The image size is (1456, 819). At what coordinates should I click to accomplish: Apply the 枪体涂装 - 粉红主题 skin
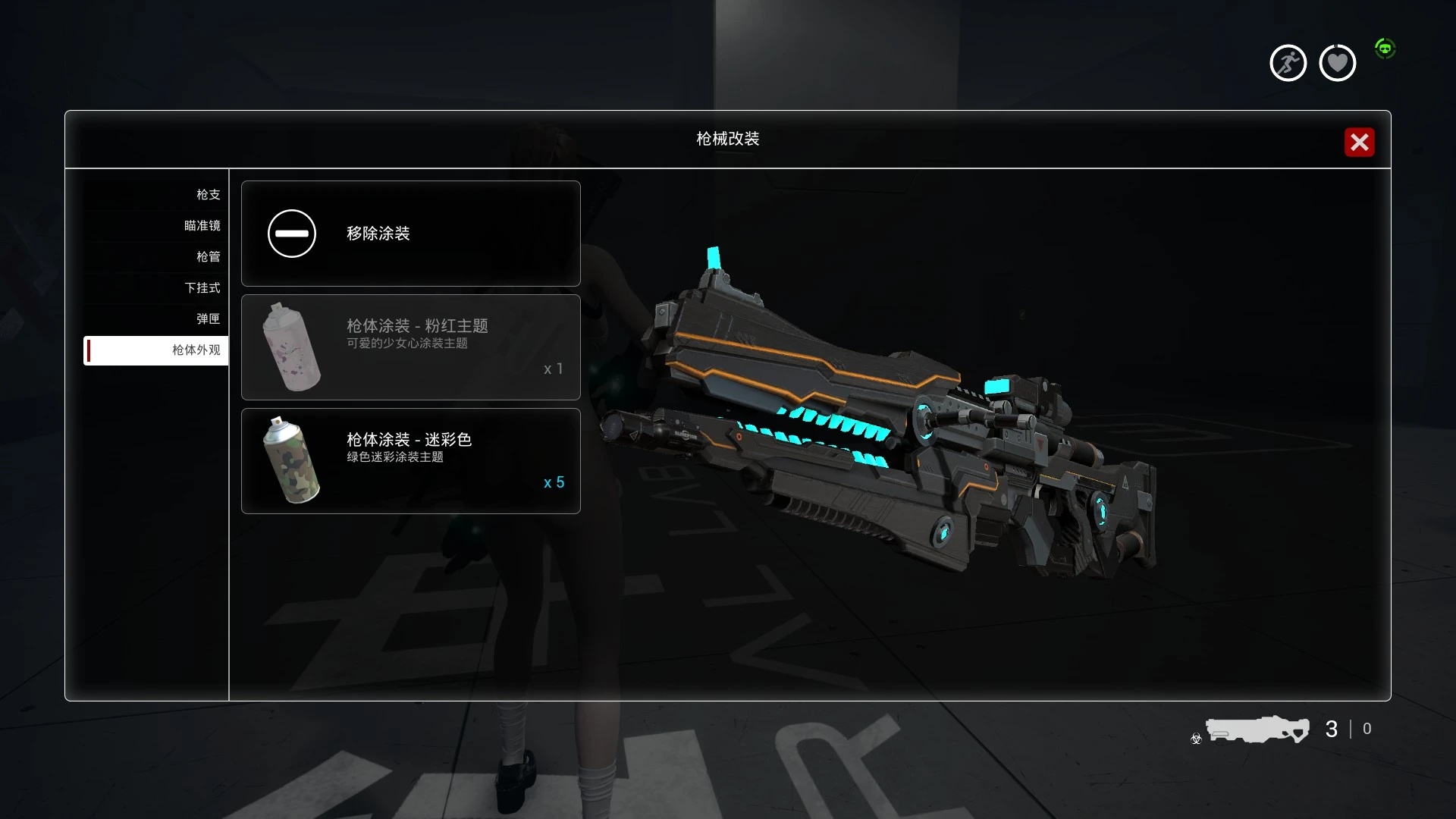tap(410, 347)
